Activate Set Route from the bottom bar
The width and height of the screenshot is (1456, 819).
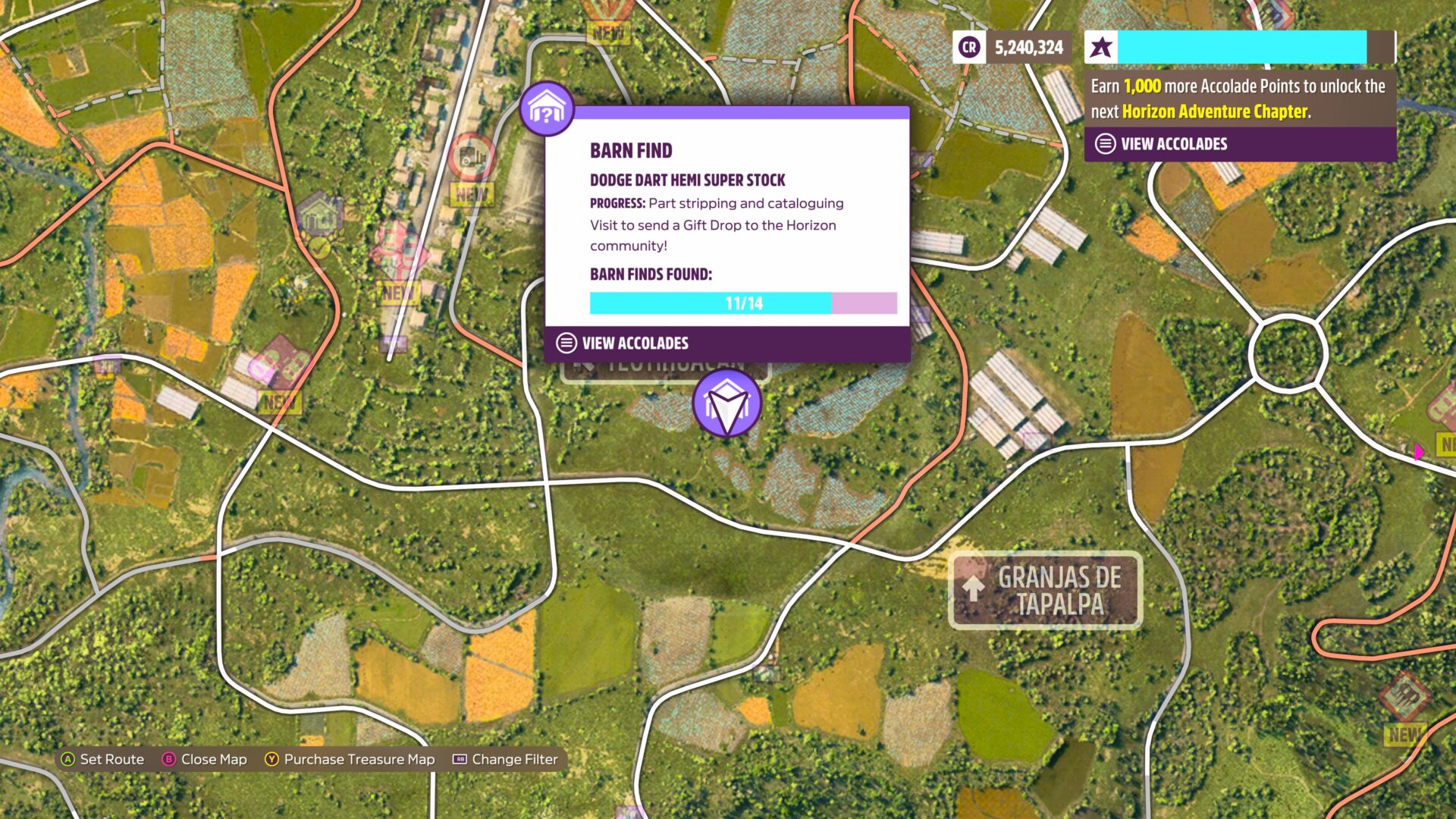[104, 759]
